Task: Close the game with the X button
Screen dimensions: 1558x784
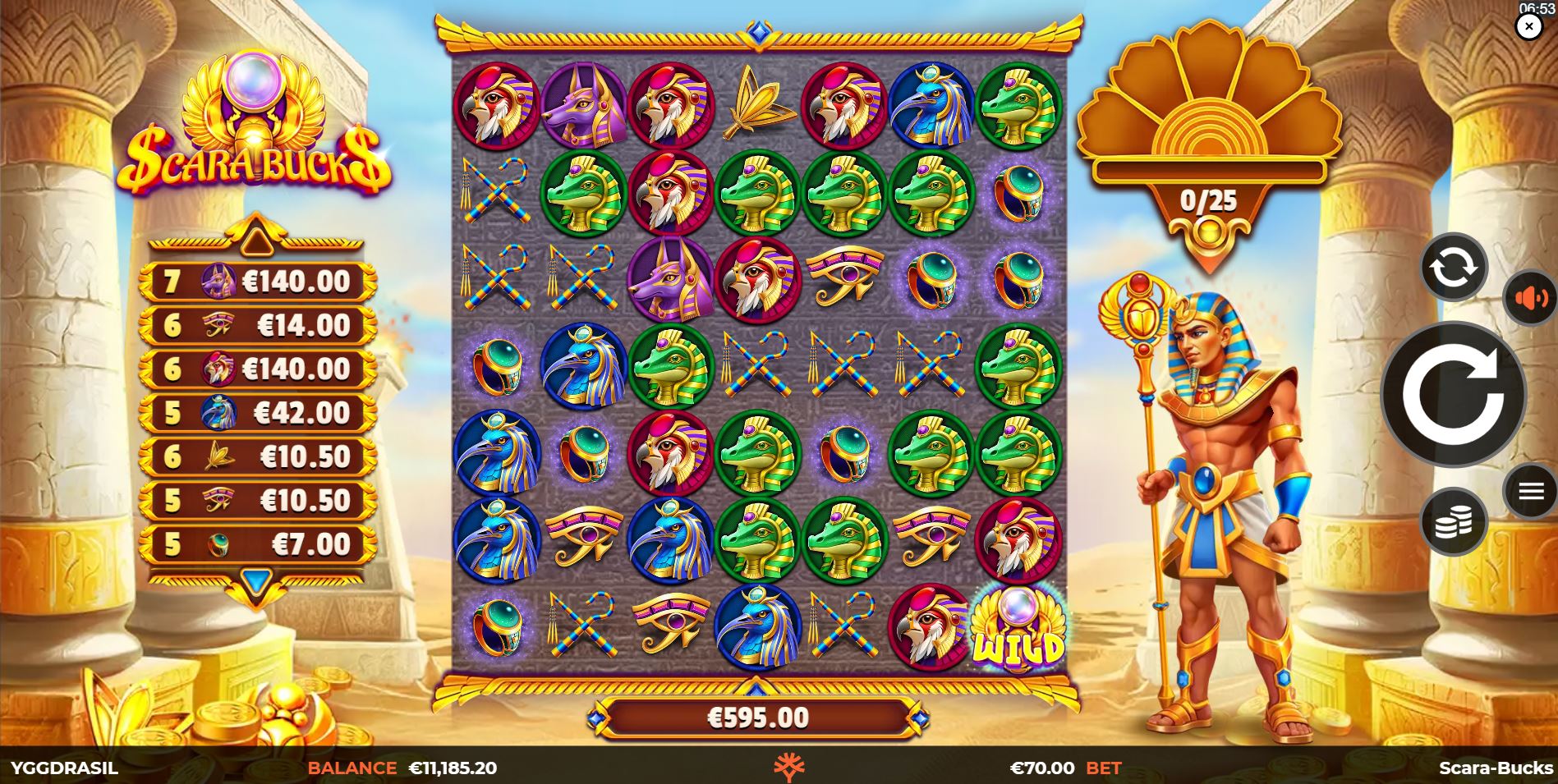Action: click(x=1528, y=25)
